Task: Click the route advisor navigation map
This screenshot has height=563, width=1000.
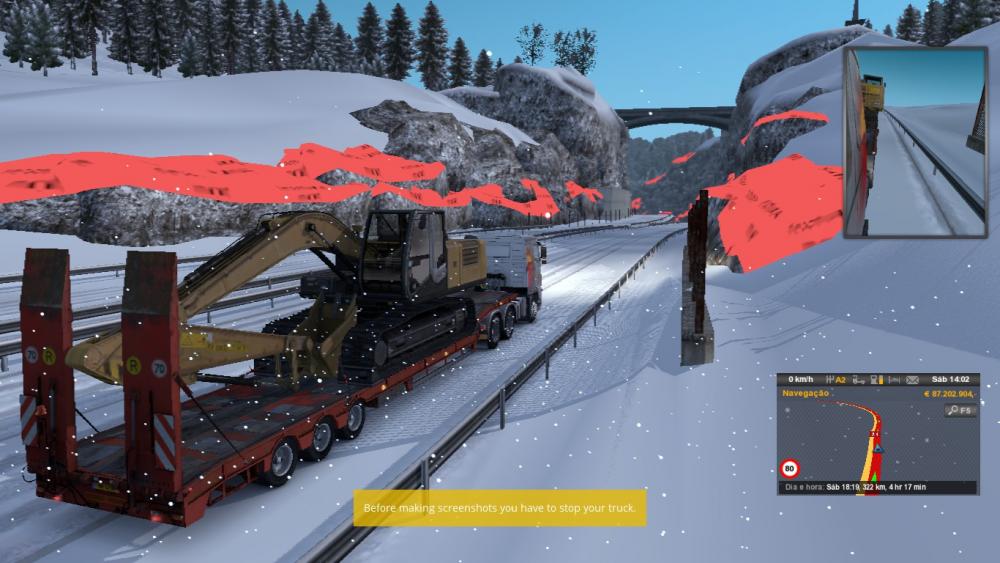Action: point(860,445)
